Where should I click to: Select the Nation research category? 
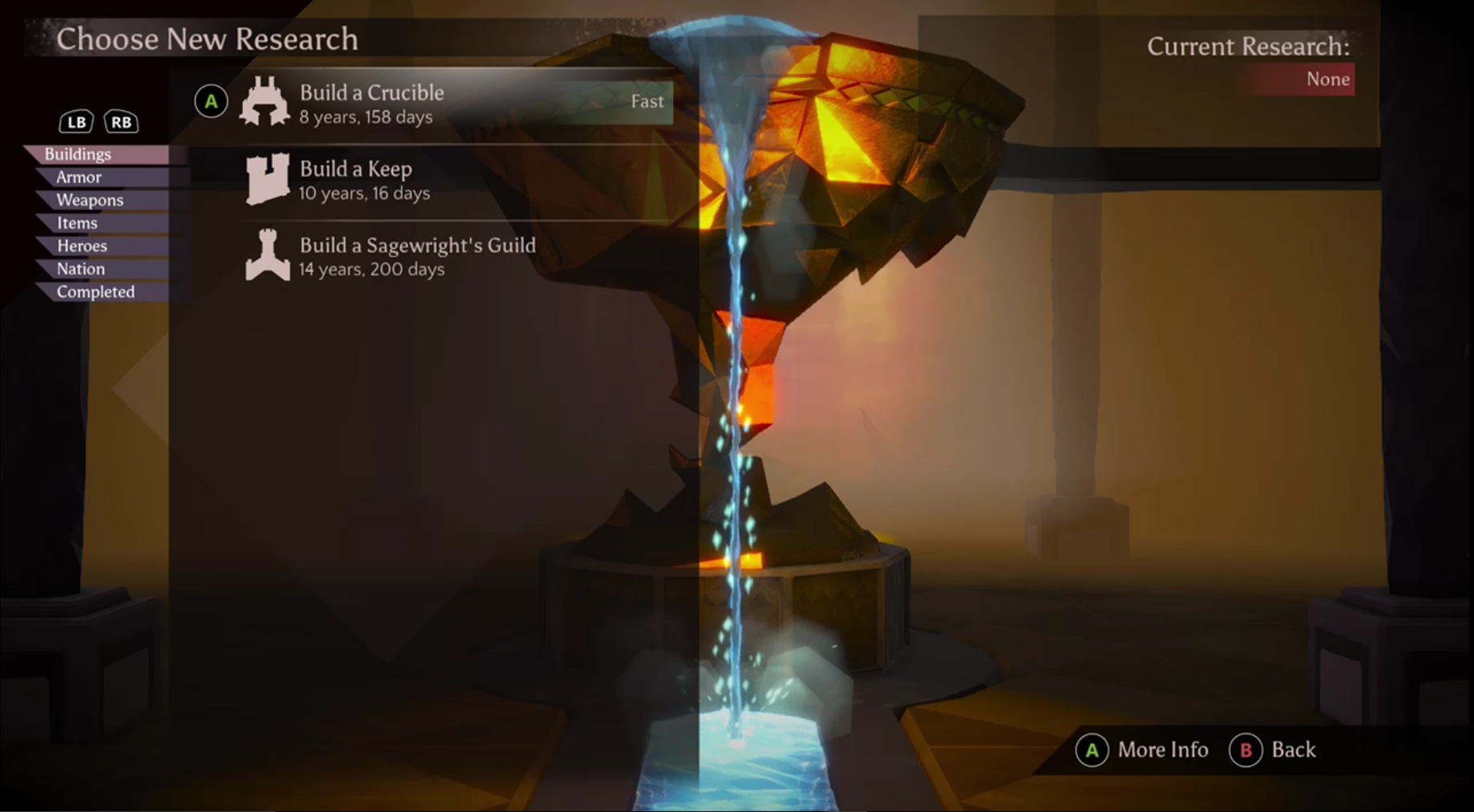point(81,269)
